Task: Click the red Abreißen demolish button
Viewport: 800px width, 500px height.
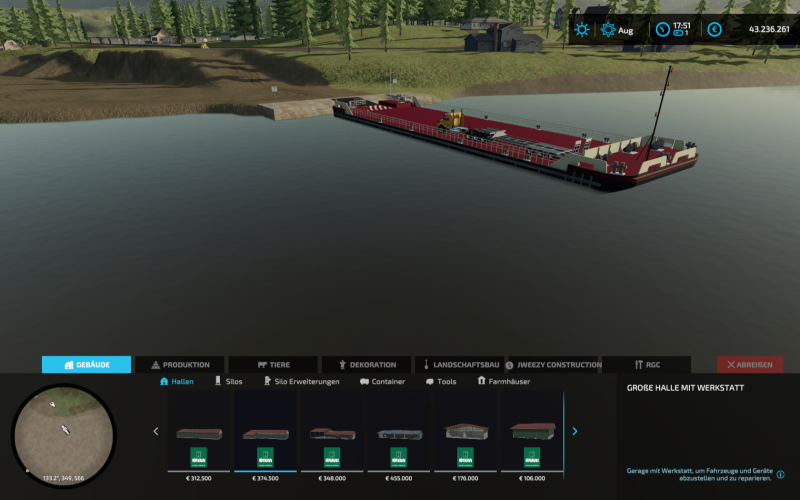Action: (750, 365)
